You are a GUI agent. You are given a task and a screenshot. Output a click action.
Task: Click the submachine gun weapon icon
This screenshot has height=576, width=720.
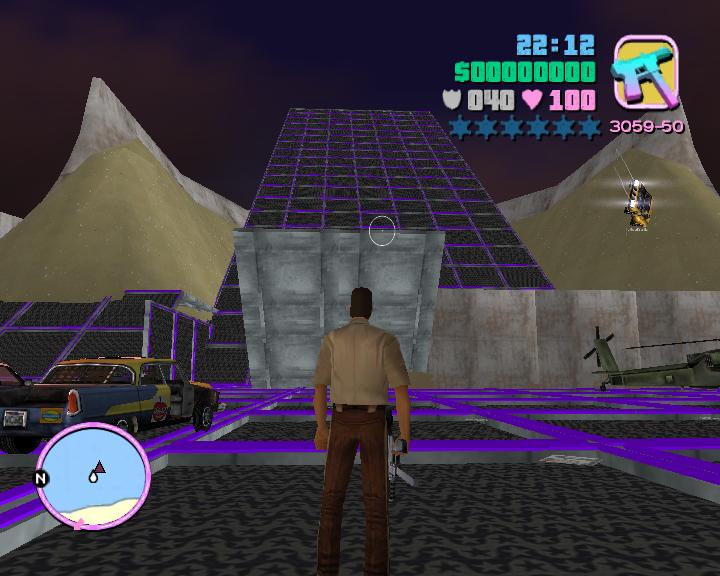tap(645, 71)
